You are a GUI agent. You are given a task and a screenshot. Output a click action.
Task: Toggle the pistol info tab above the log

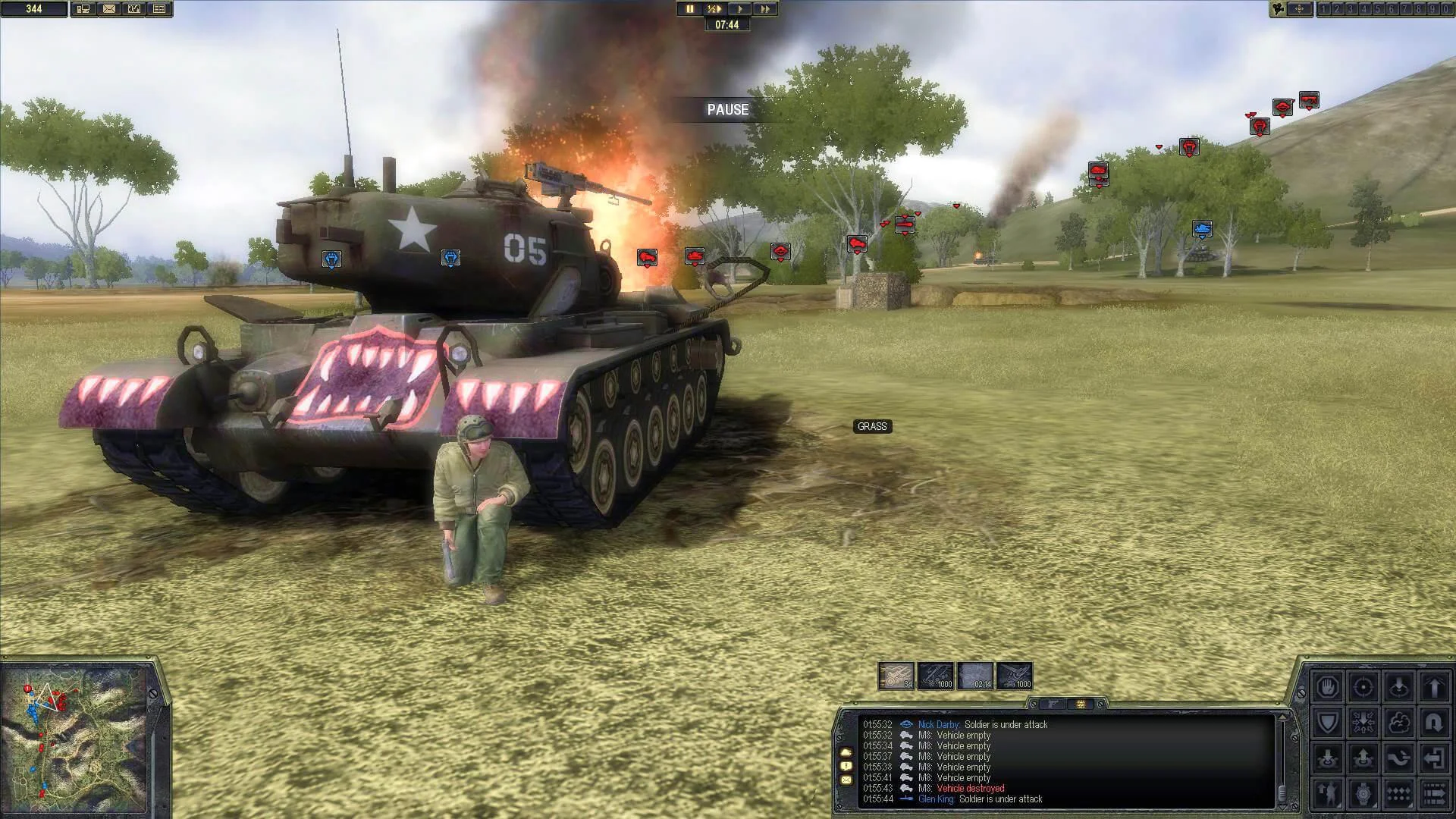[1052, 705]
